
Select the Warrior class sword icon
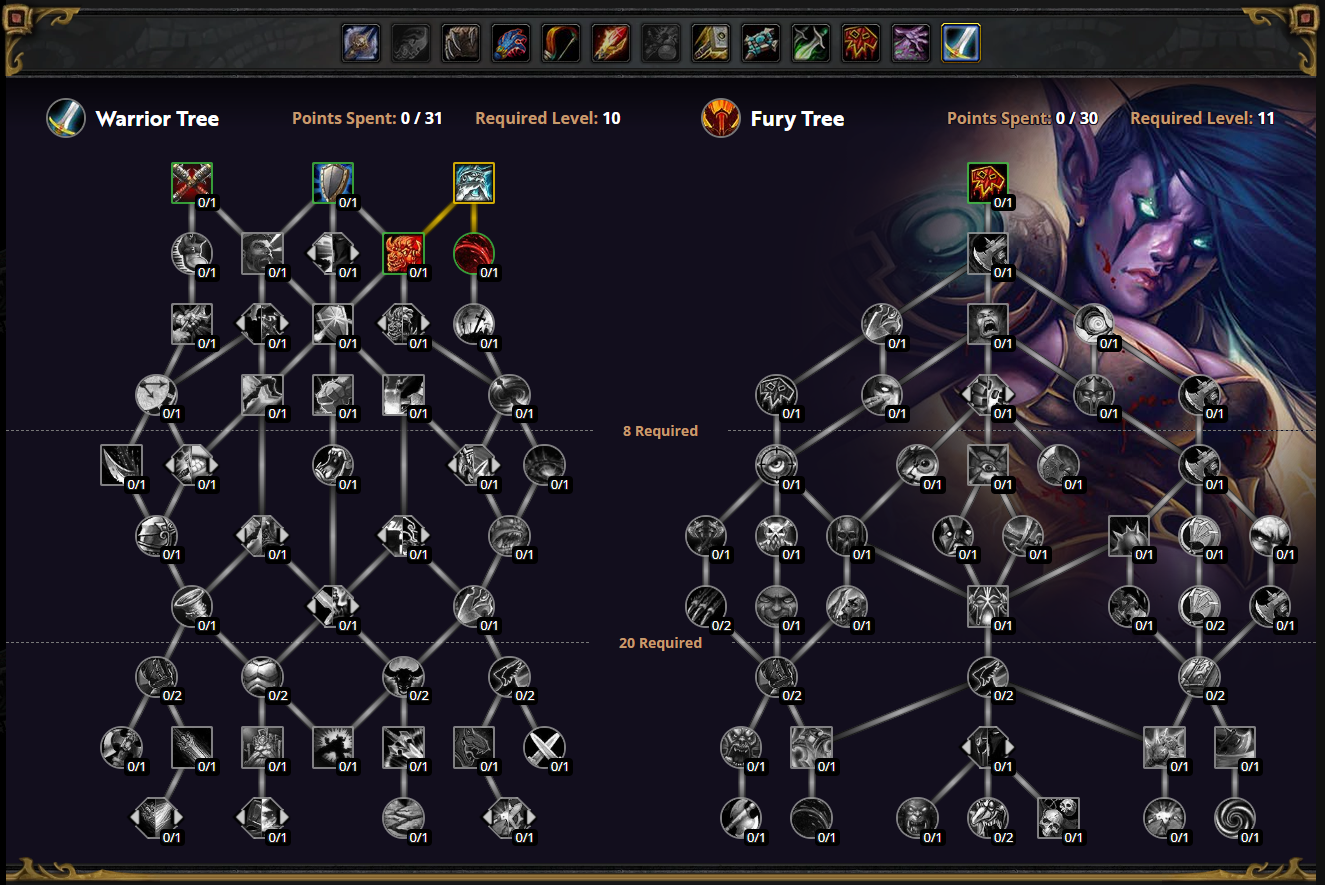coord(961,43)
